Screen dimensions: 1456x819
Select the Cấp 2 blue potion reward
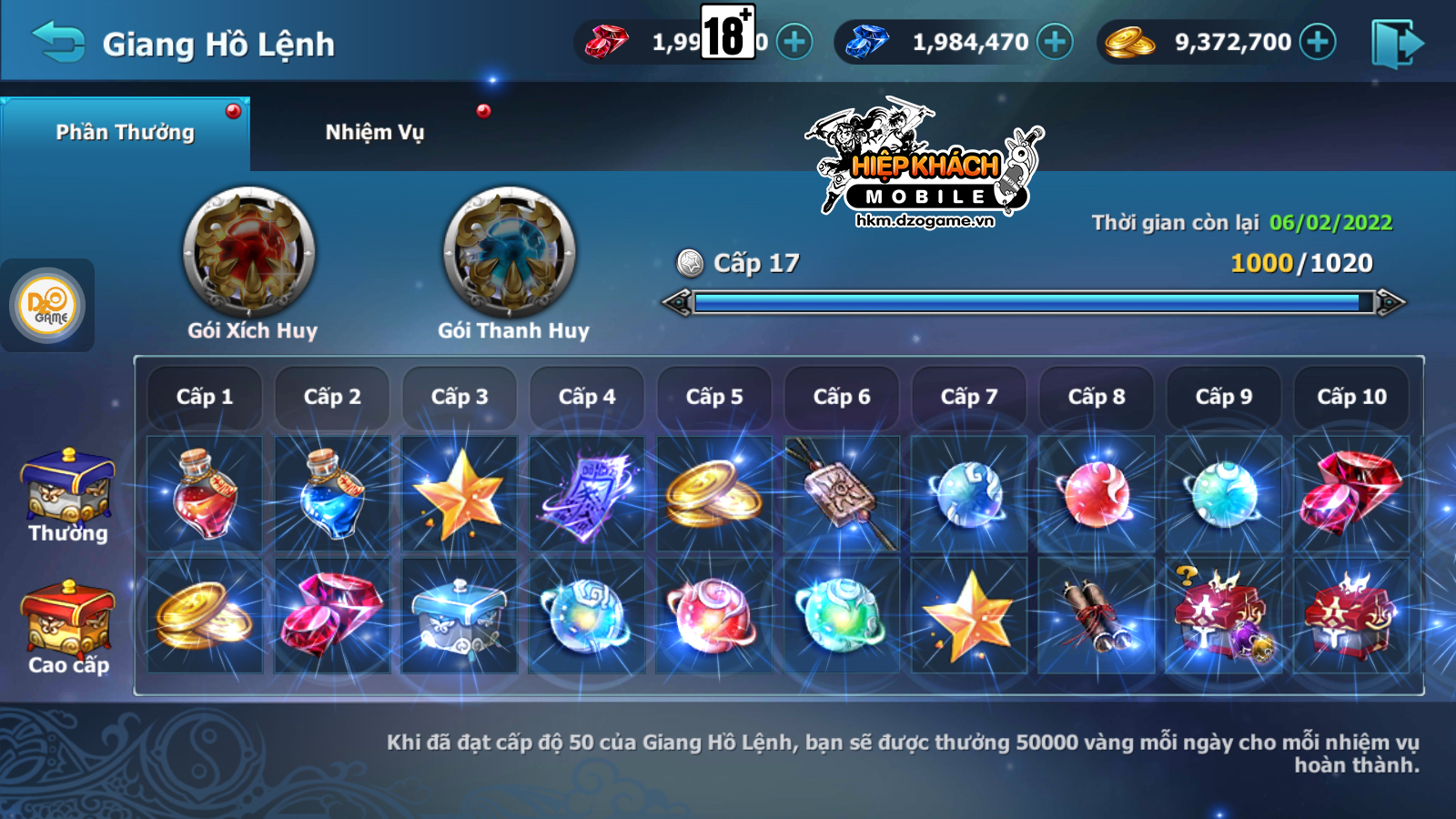point(332,494)
